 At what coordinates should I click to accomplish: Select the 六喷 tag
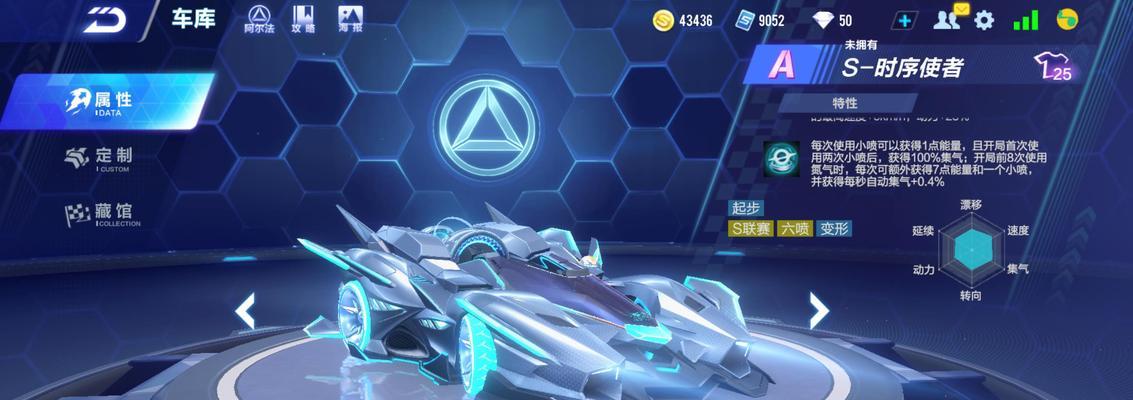coord(795,228)
